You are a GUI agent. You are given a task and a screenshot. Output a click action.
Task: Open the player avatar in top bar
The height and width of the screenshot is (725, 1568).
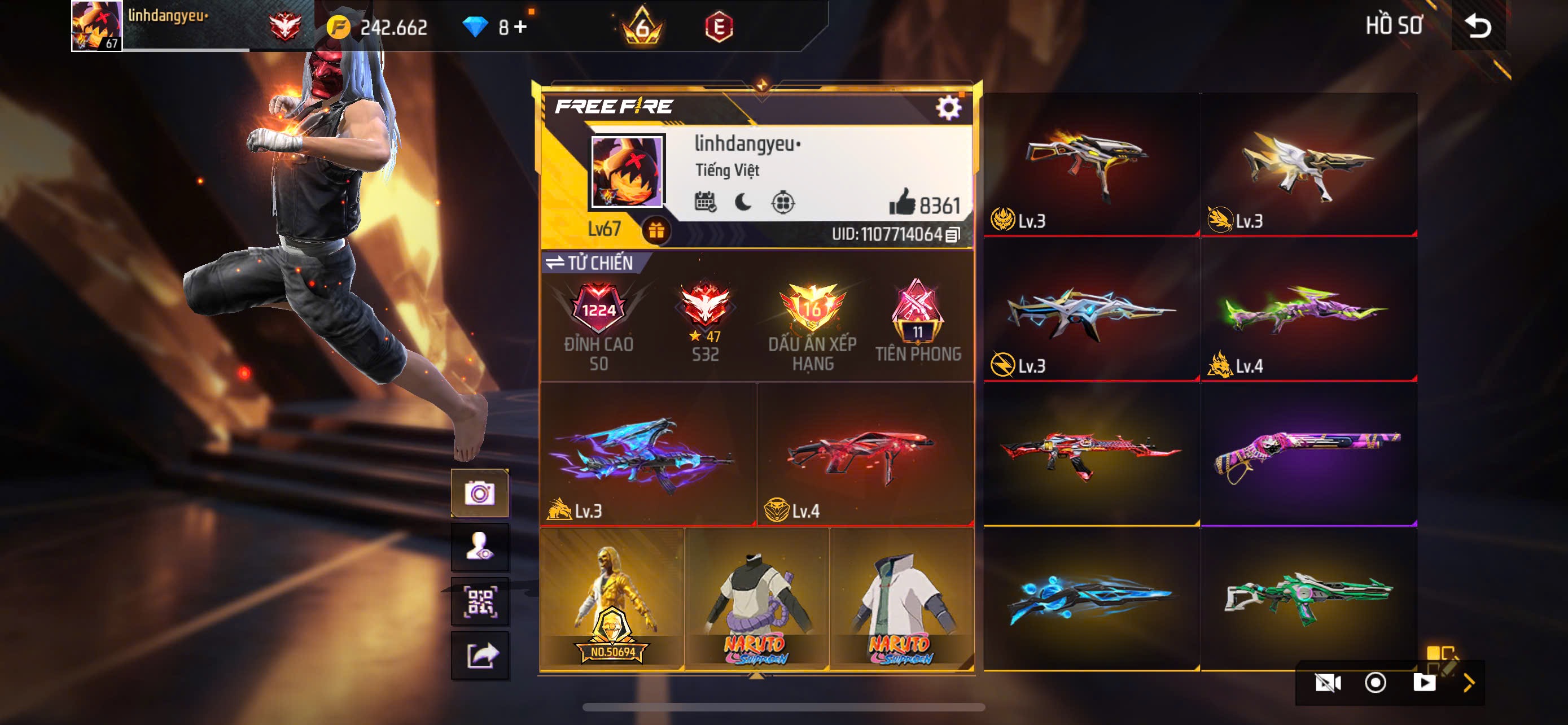click(x=96, y=25)
